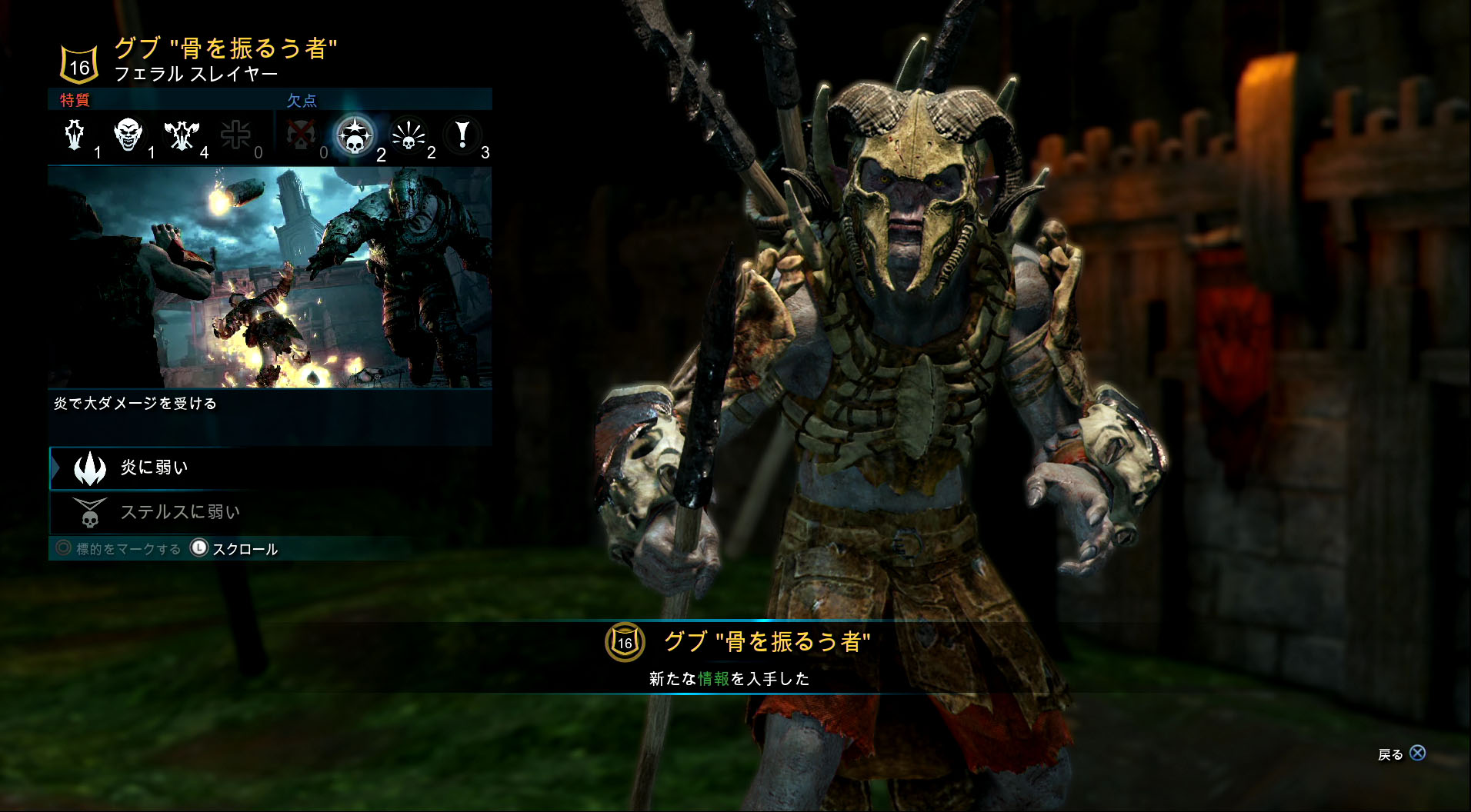The image size is (1471, 812).
Task: Click the level 16 badge beside captain name
Action: (x=79, y=65)
